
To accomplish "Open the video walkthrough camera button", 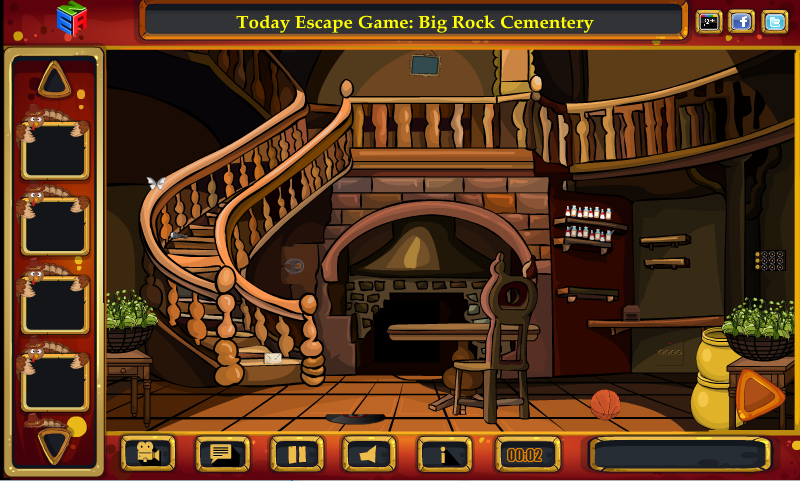I will tap(148, 455).
